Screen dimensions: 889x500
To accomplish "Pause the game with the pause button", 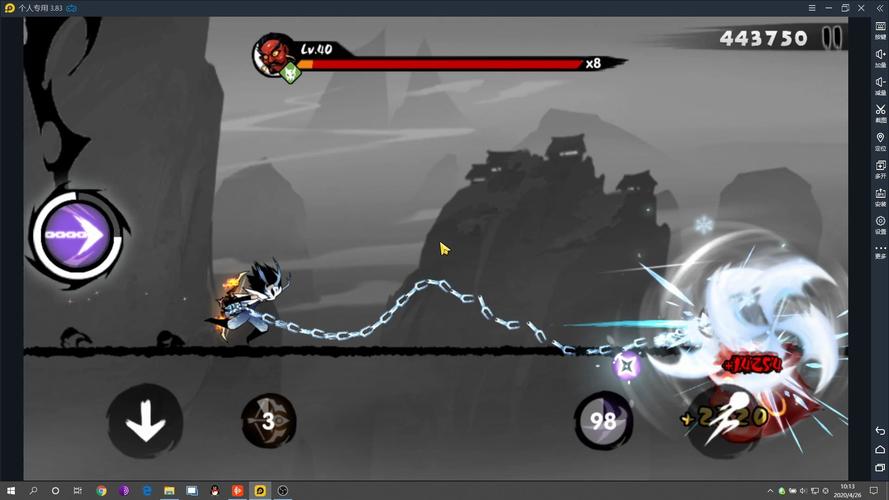I will point(832,38).
